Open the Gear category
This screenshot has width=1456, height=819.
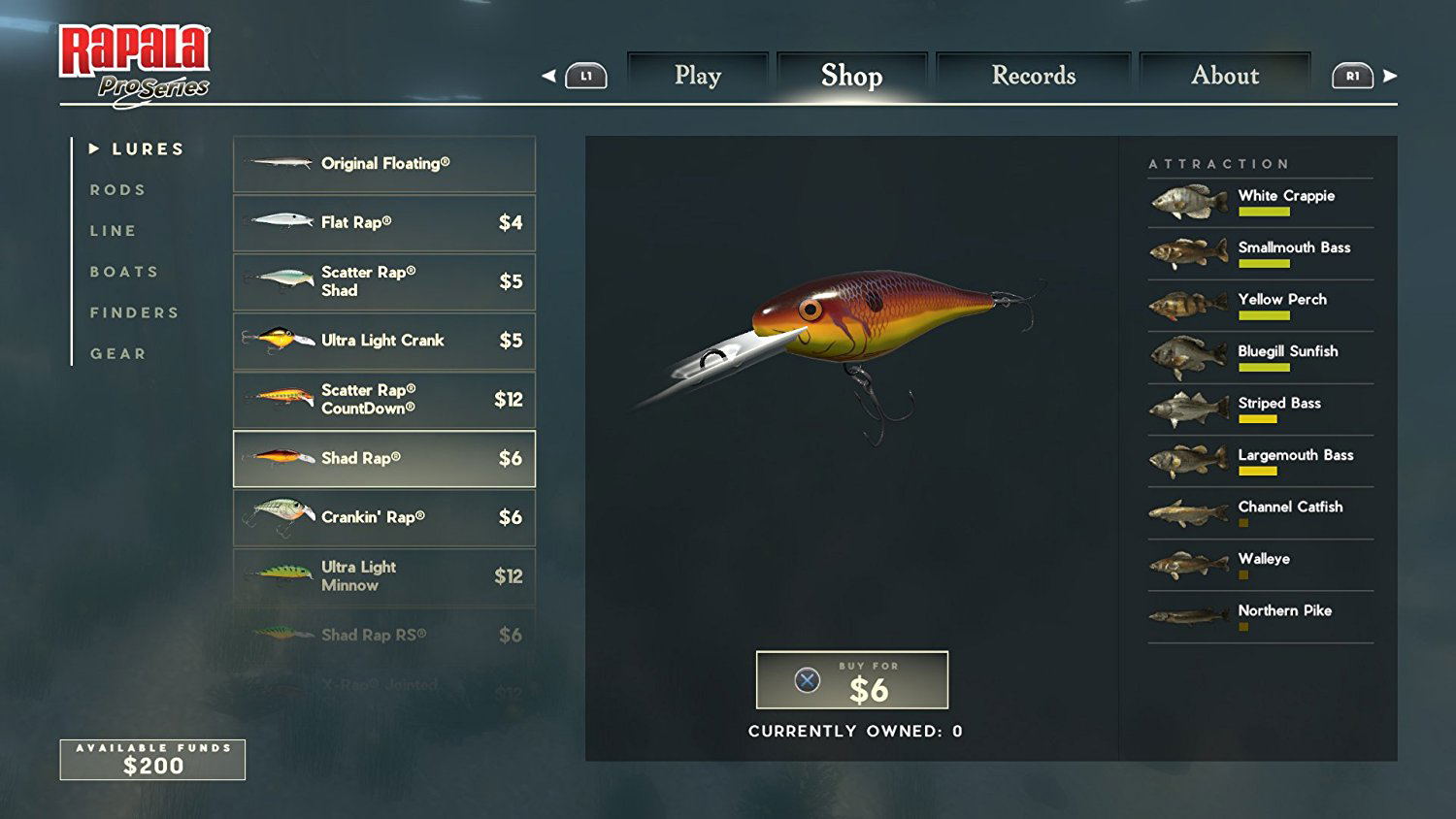click(118, 354)
